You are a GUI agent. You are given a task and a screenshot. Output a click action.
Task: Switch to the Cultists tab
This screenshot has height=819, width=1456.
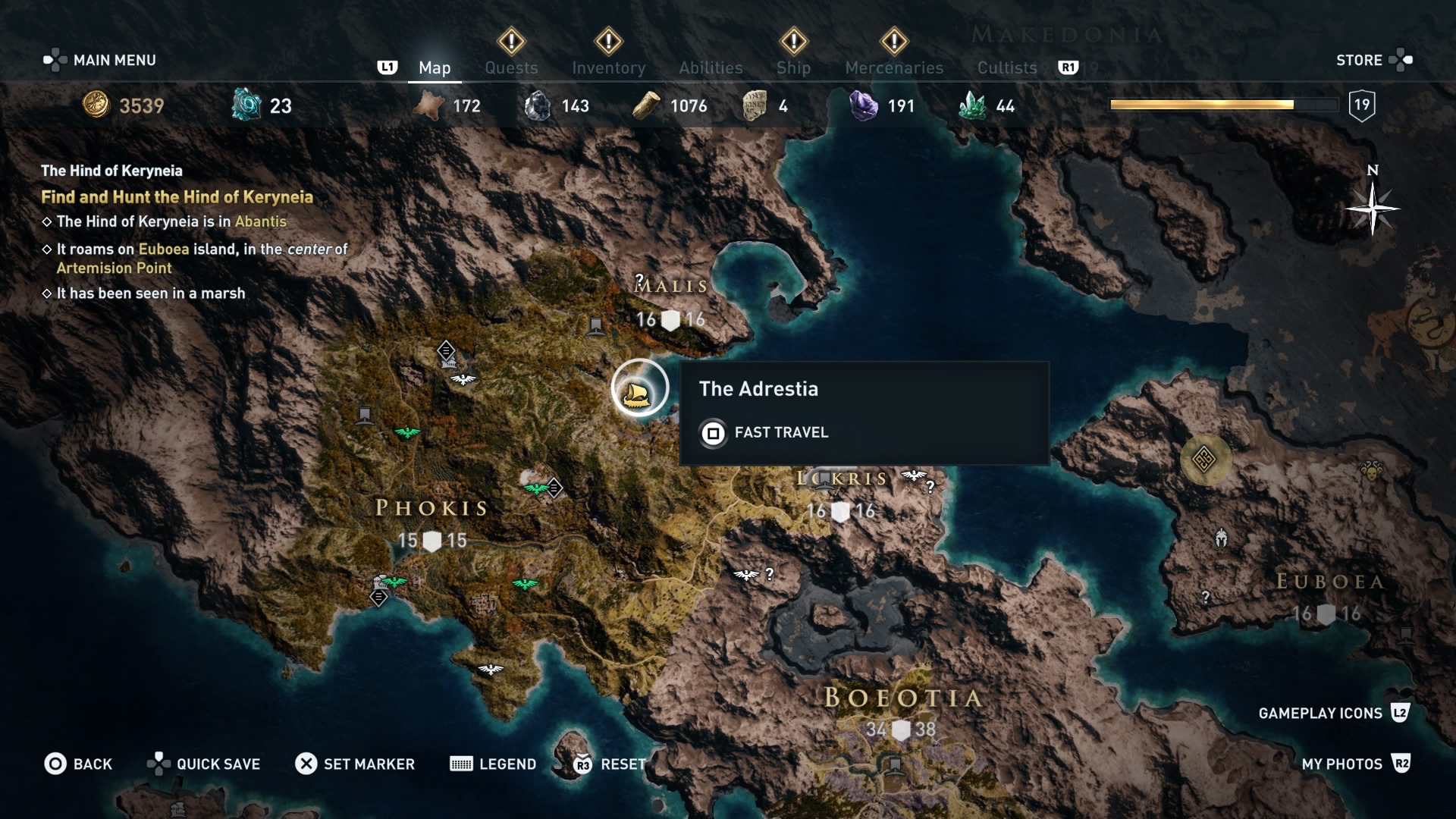(1006, 67)
